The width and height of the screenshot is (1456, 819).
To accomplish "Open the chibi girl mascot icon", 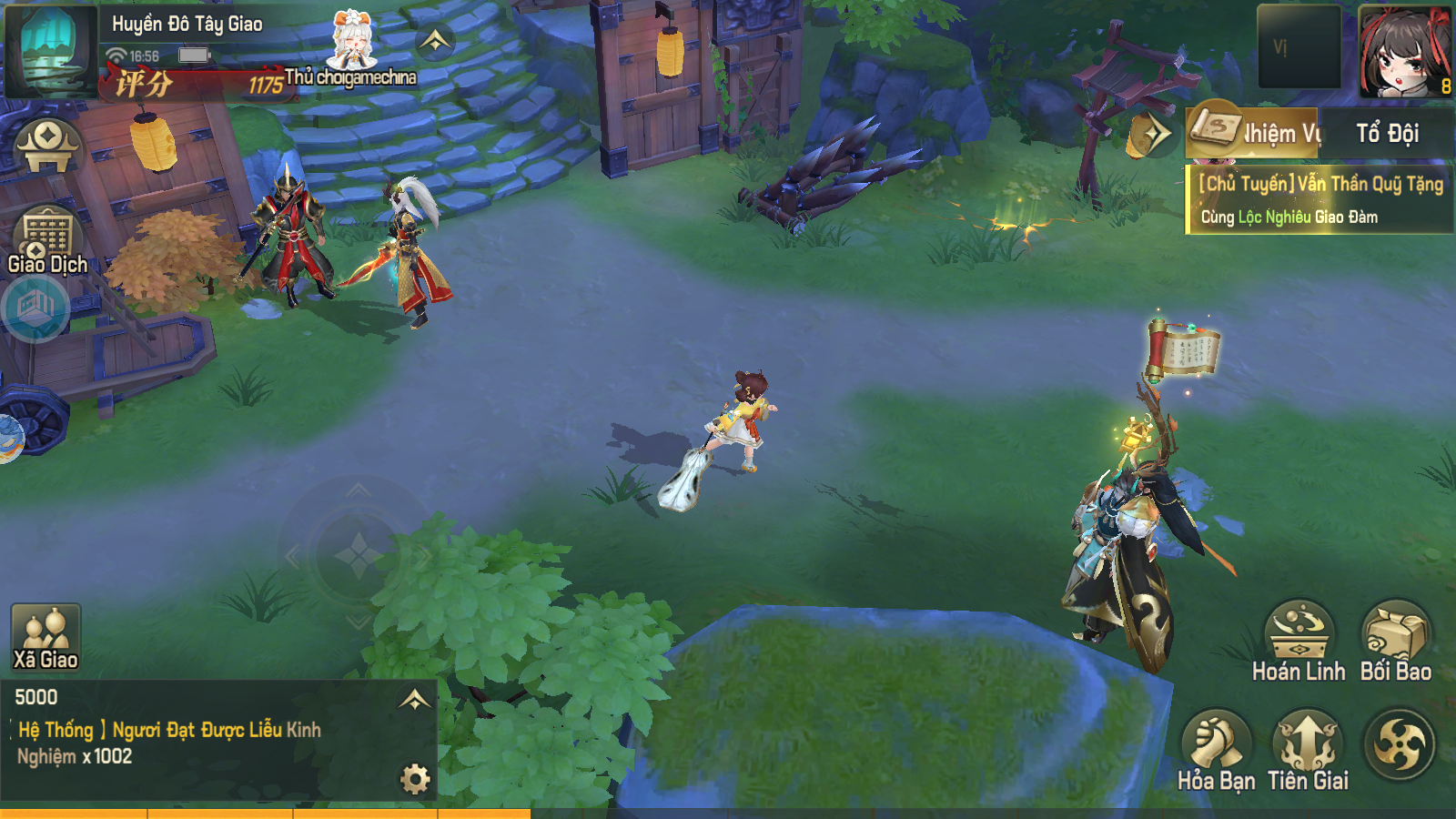I will click(x=351, y=41).
